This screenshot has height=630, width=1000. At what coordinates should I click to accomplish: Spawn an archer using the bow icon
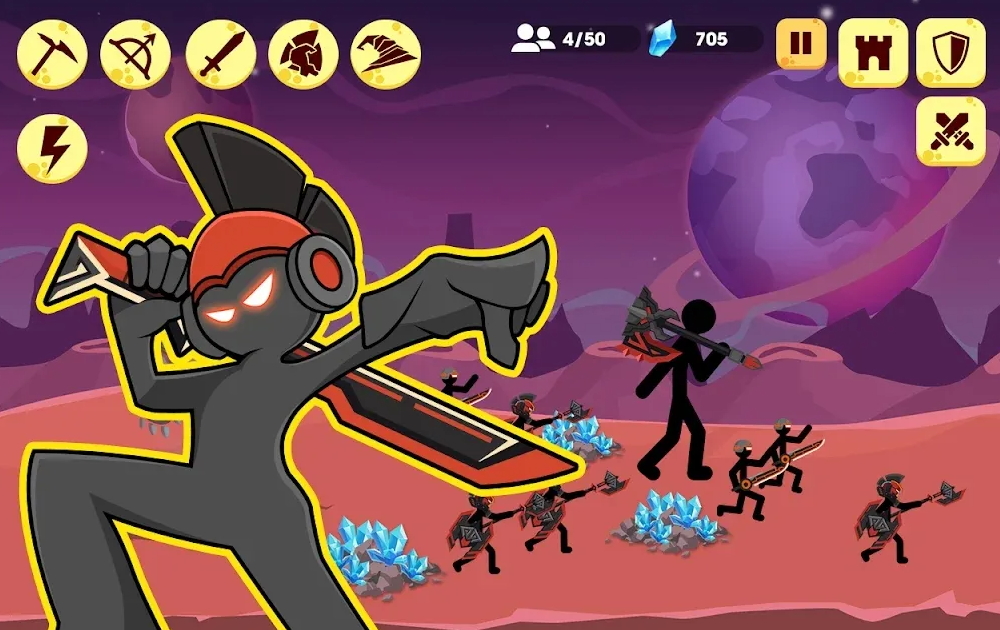(x=136, y=54)
